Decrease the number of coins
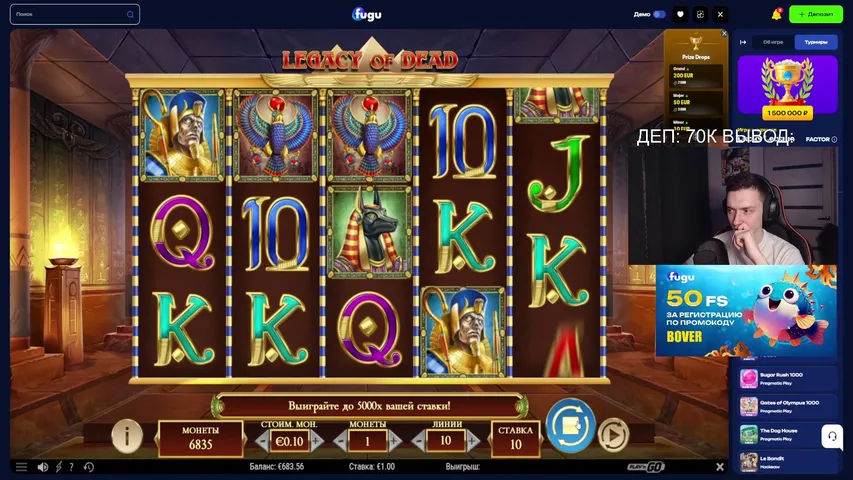The height and width of the screenshot is (480, 853). (x=338, y=441)
